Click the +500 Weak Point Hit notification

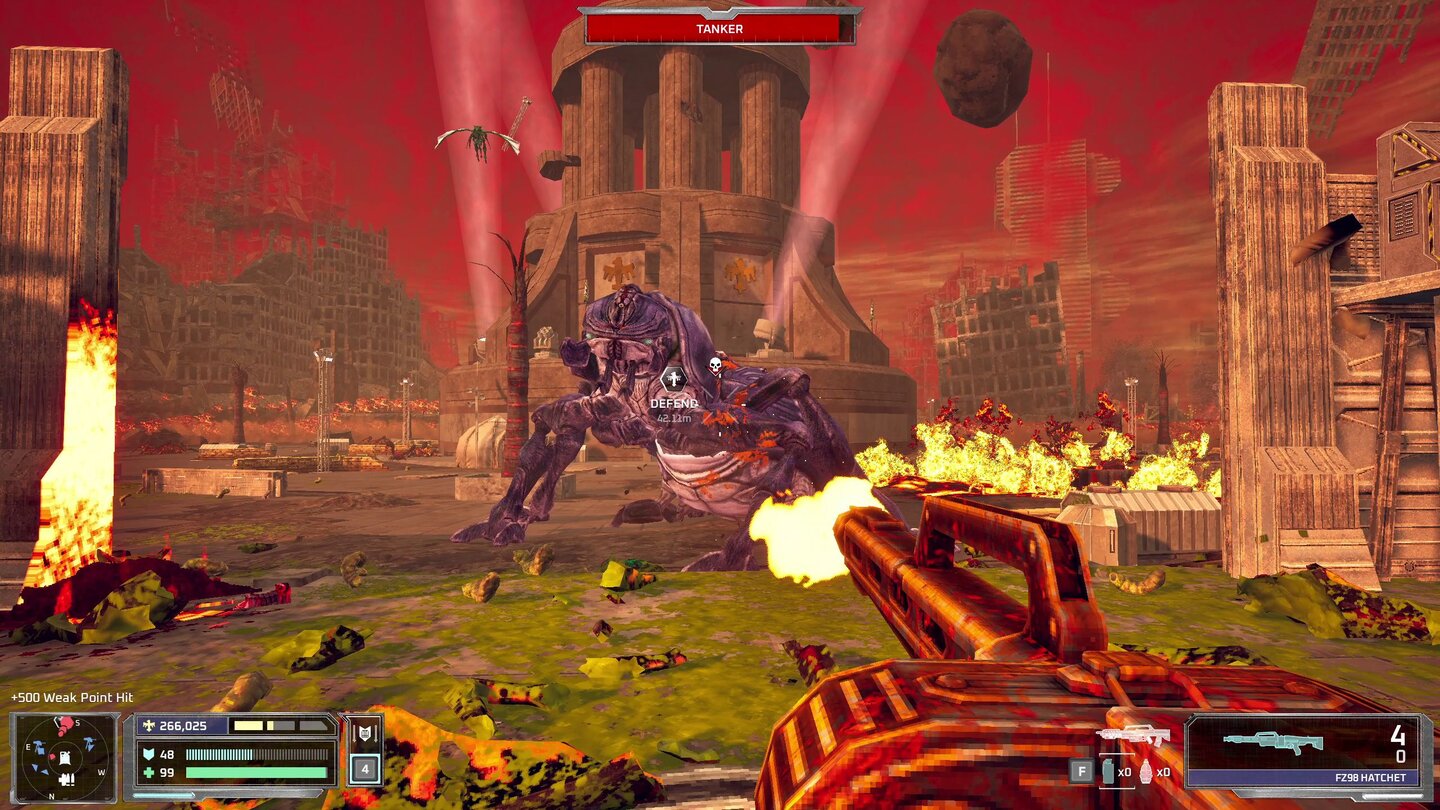(x=70, y=697)
